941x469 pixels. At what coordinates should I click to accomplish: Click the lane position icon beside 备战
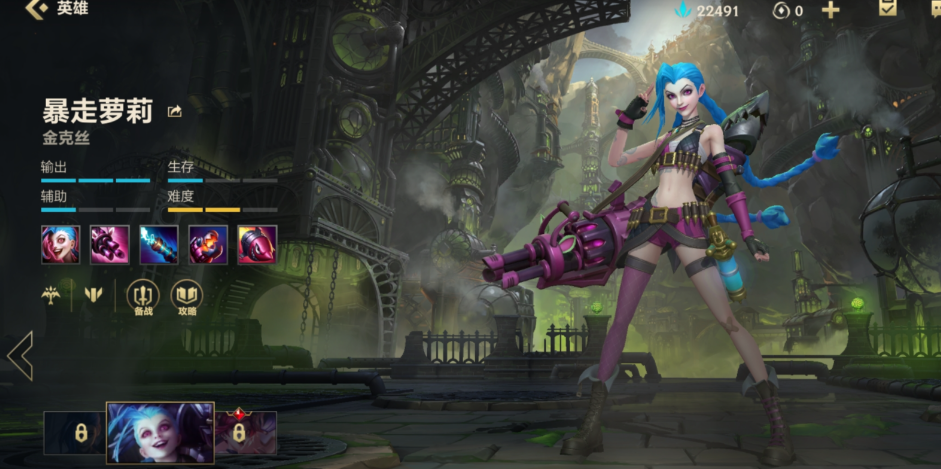click(x=95, y=295)
